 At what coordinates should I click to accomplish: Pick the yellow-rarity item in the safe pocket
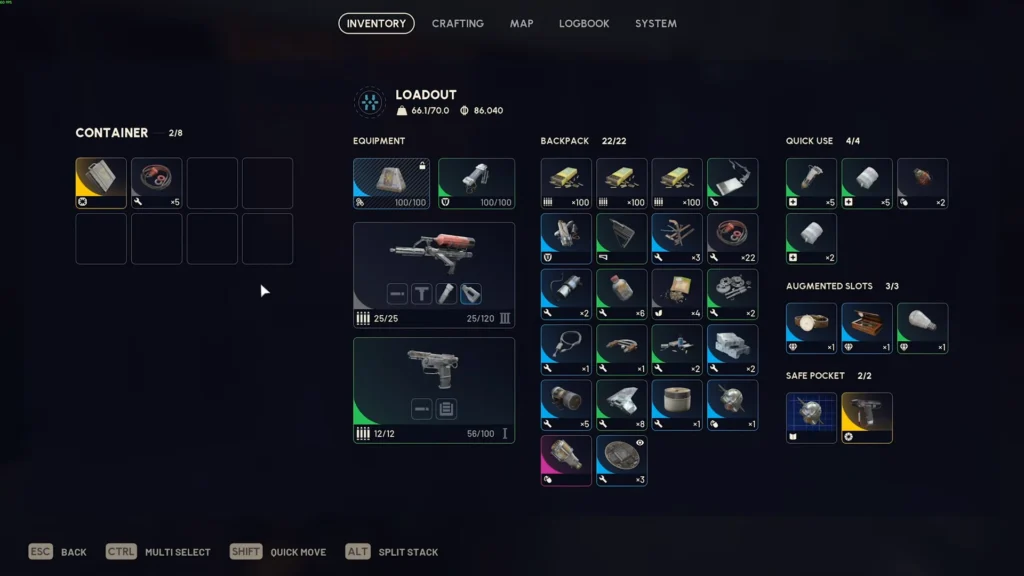coord(867,417)
